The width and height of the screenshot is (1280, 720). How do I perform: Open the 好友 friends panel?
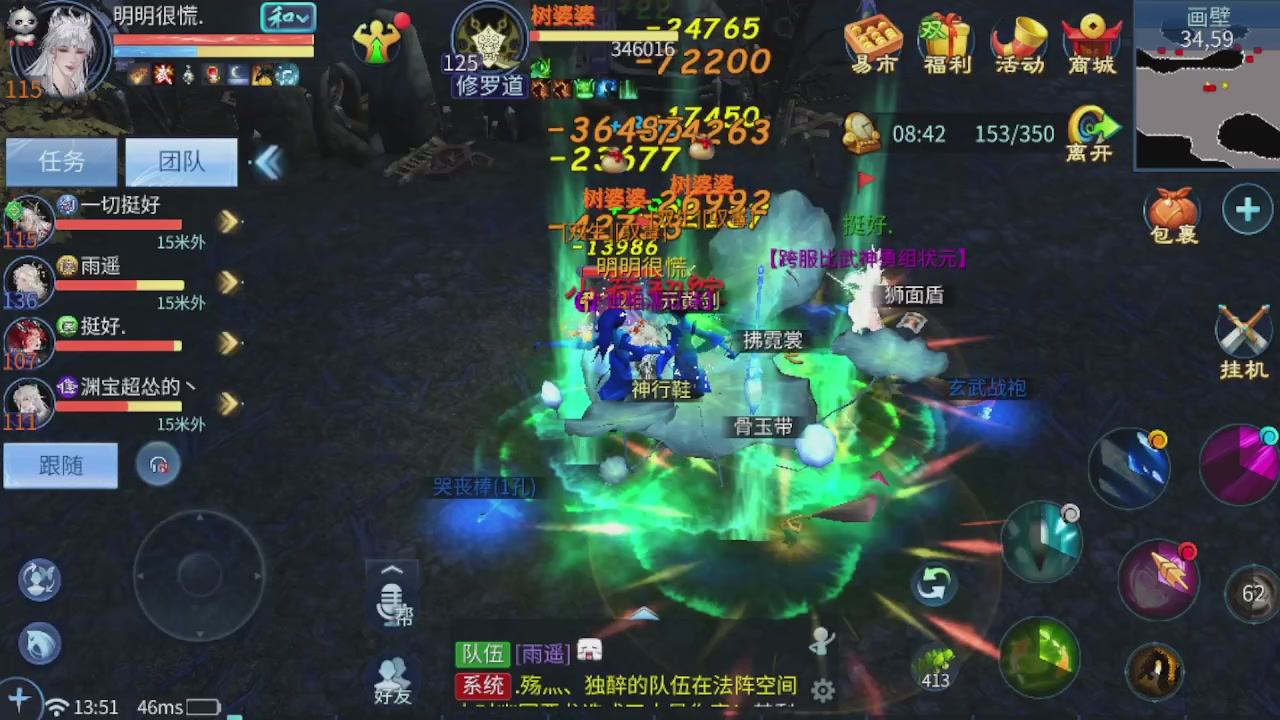(x=392, y=676)
